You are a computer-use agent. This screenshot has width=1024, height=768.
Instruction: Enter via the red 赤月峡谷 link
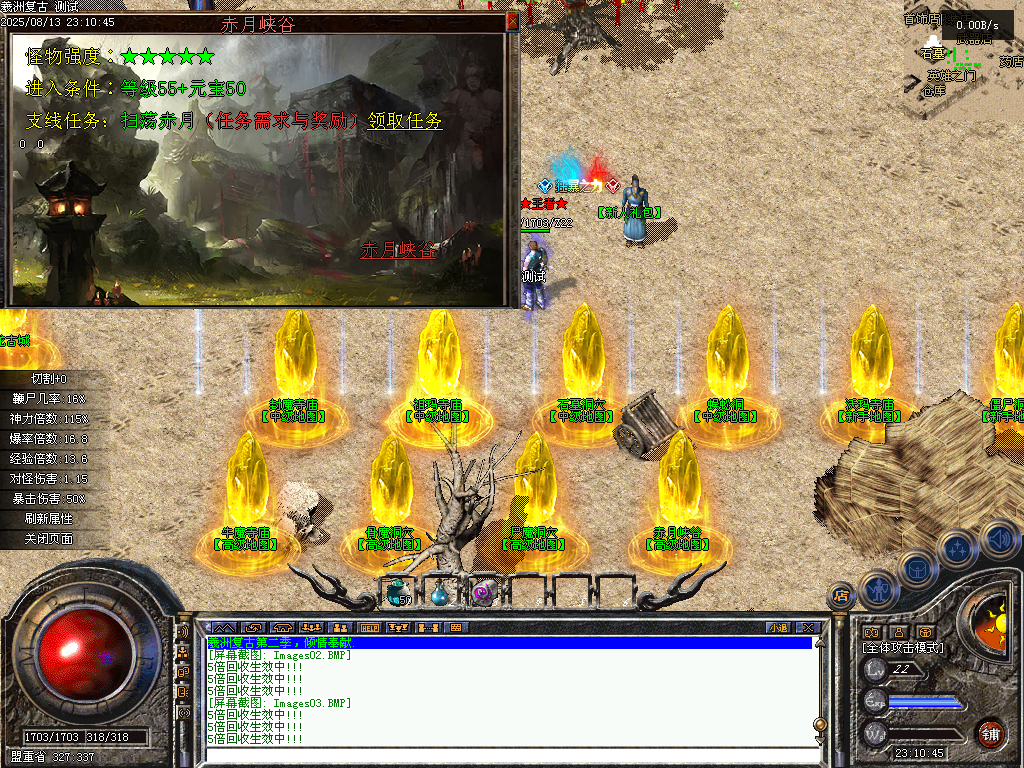(x=398, y=250)
